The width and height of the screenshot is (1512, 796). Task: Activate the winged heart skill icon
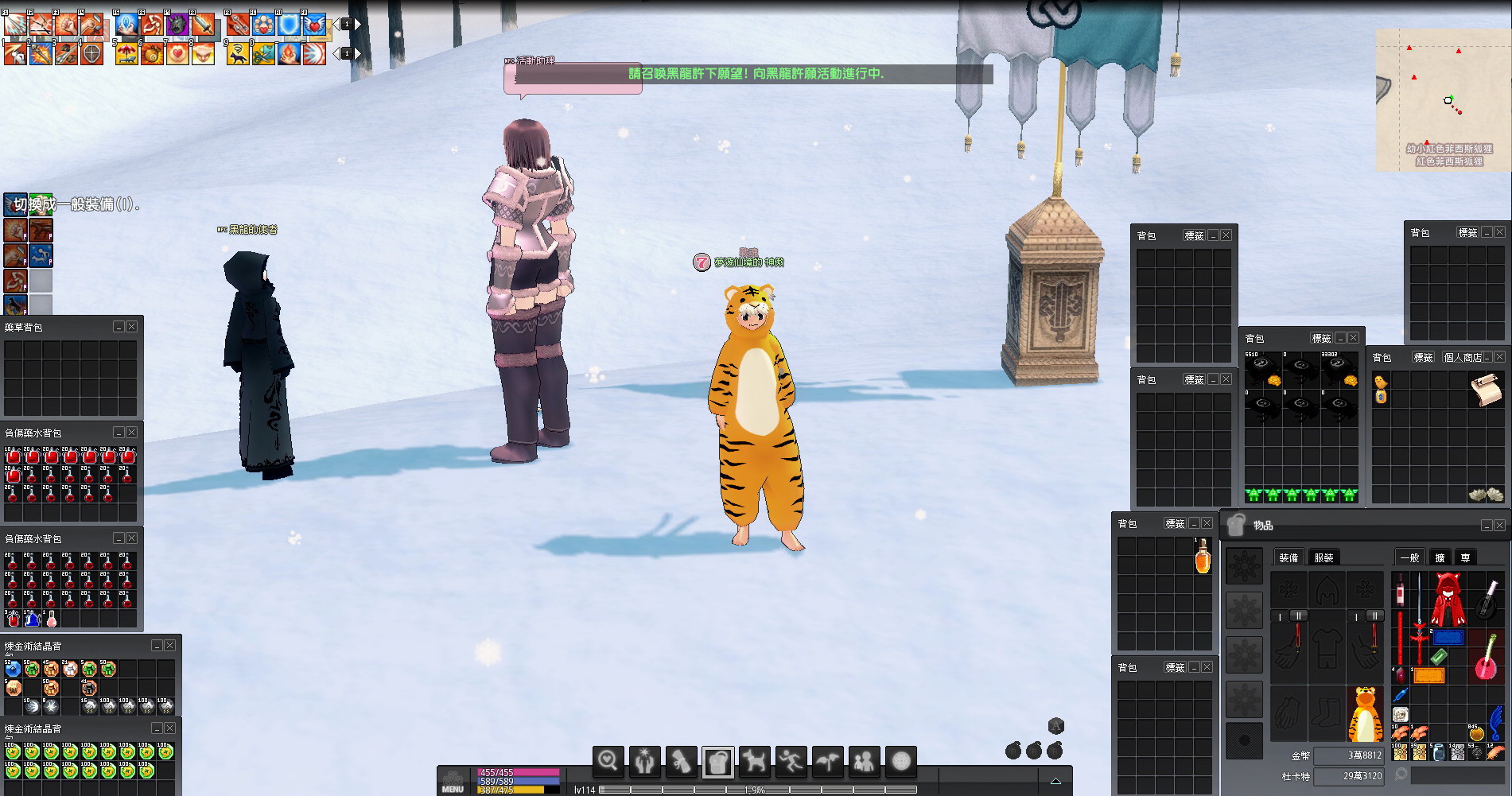315,25
